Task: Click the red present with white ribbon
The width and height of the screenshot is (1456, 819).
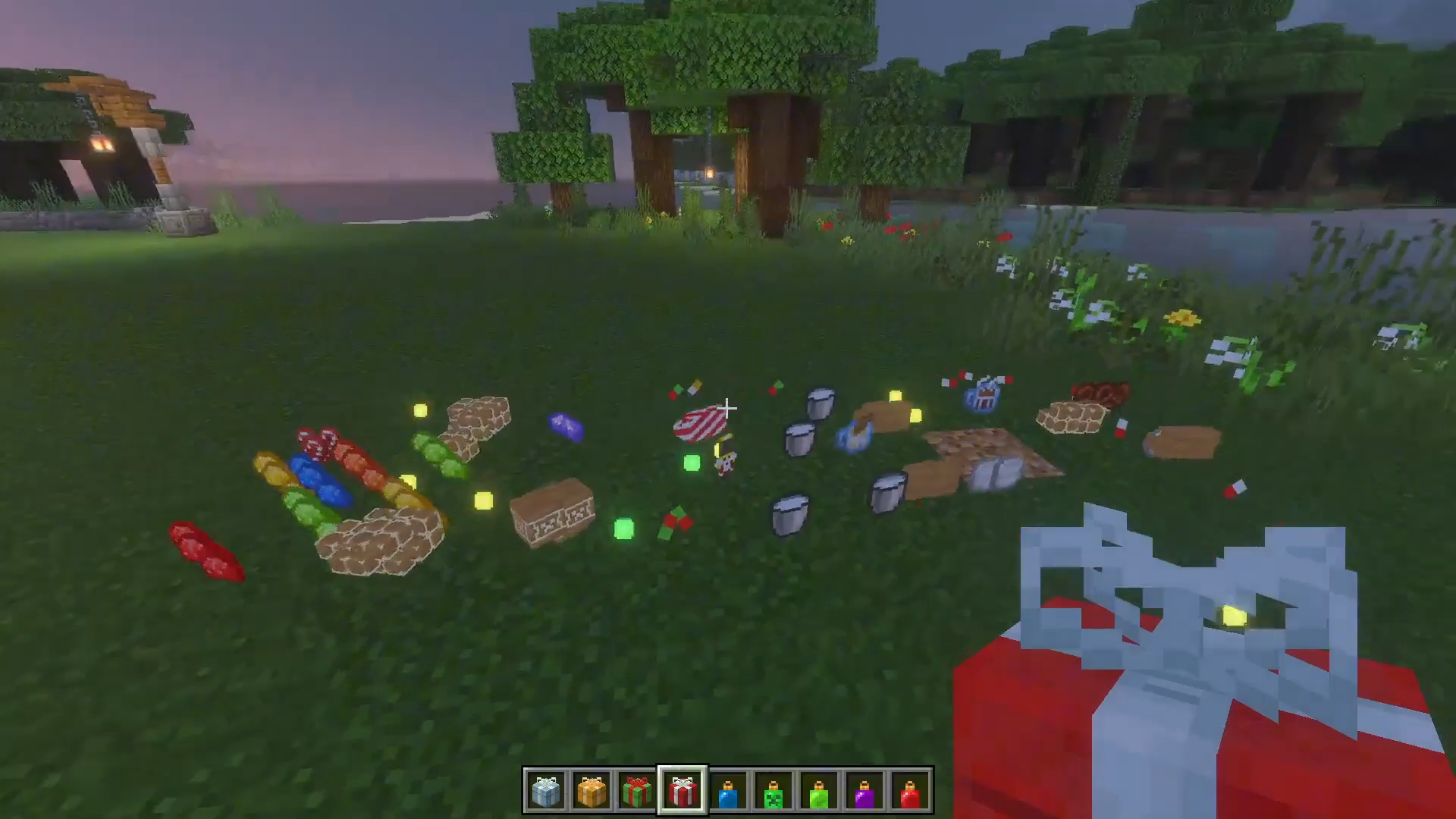Action: tap(682, 792)
